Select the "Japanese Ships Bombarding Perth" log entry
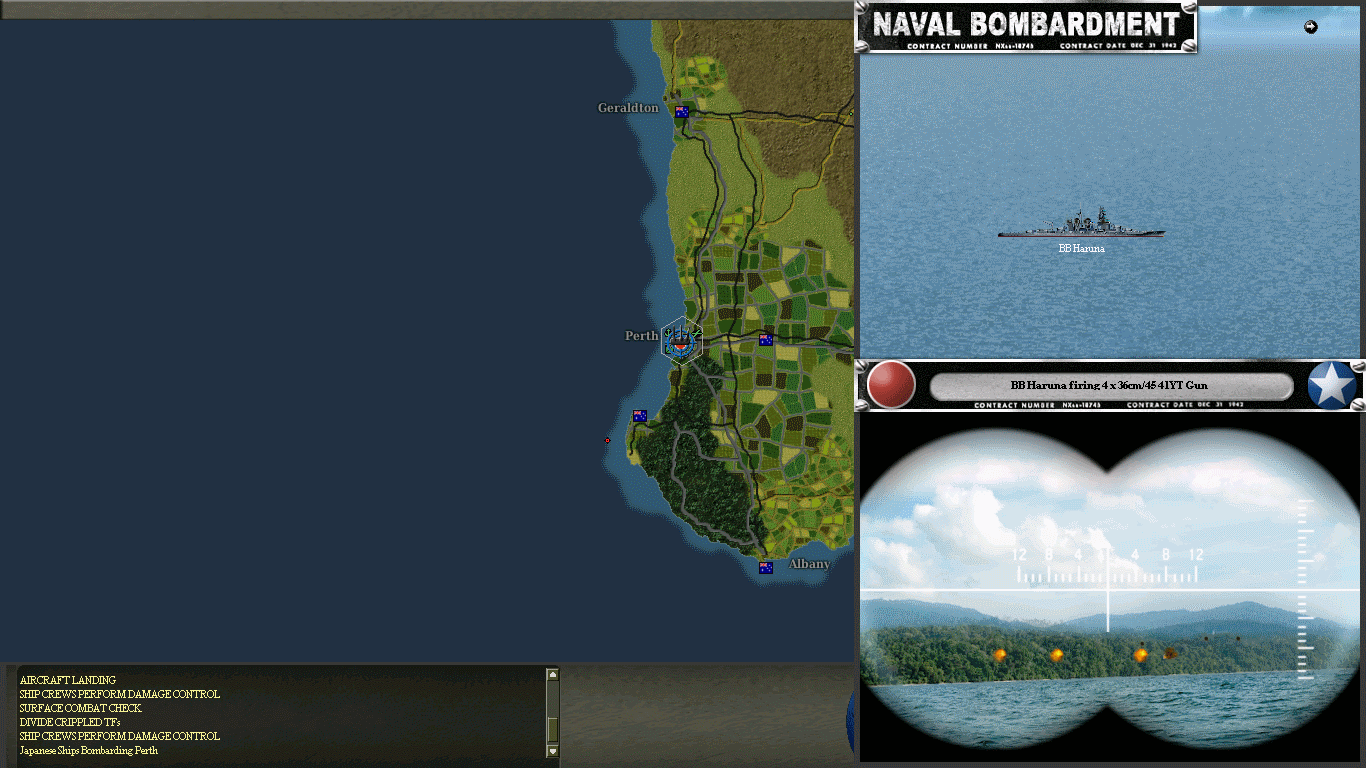 click(88, 750)
